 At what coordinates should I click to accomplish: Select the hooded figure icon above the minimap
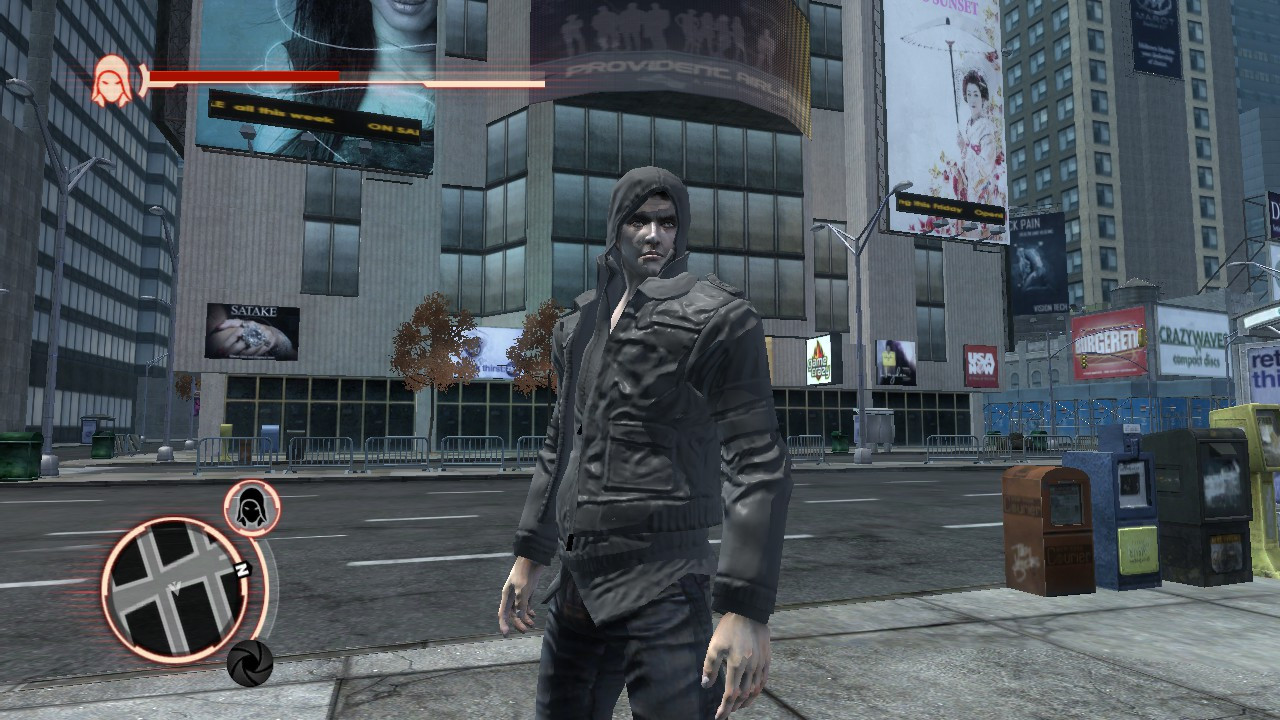pyautogui.click(x=249, y=505)
